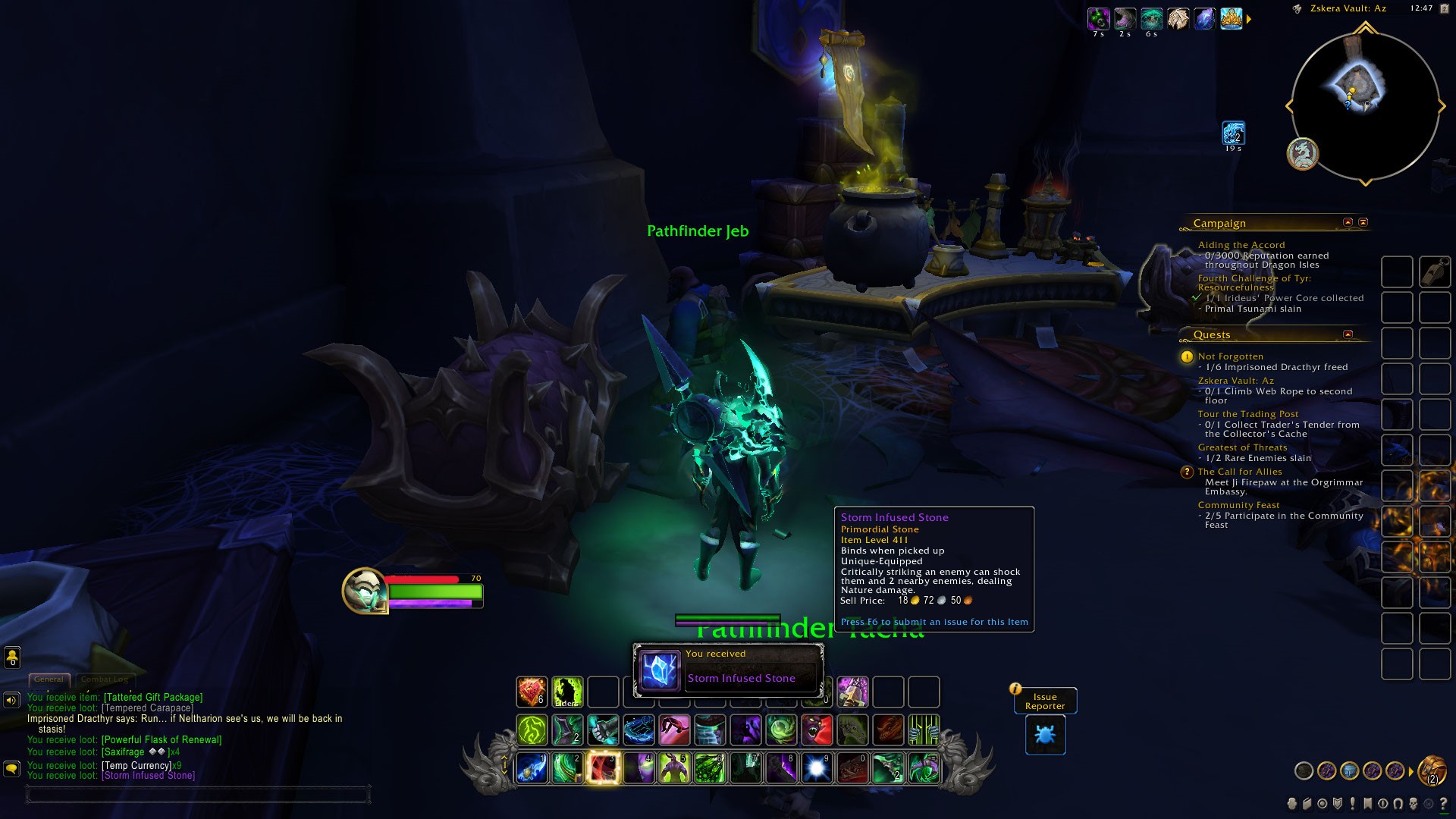1456x819 pixels.
Task: Open the Character Info micro button
Action: pyautogui.click(x=1292, y=804)
